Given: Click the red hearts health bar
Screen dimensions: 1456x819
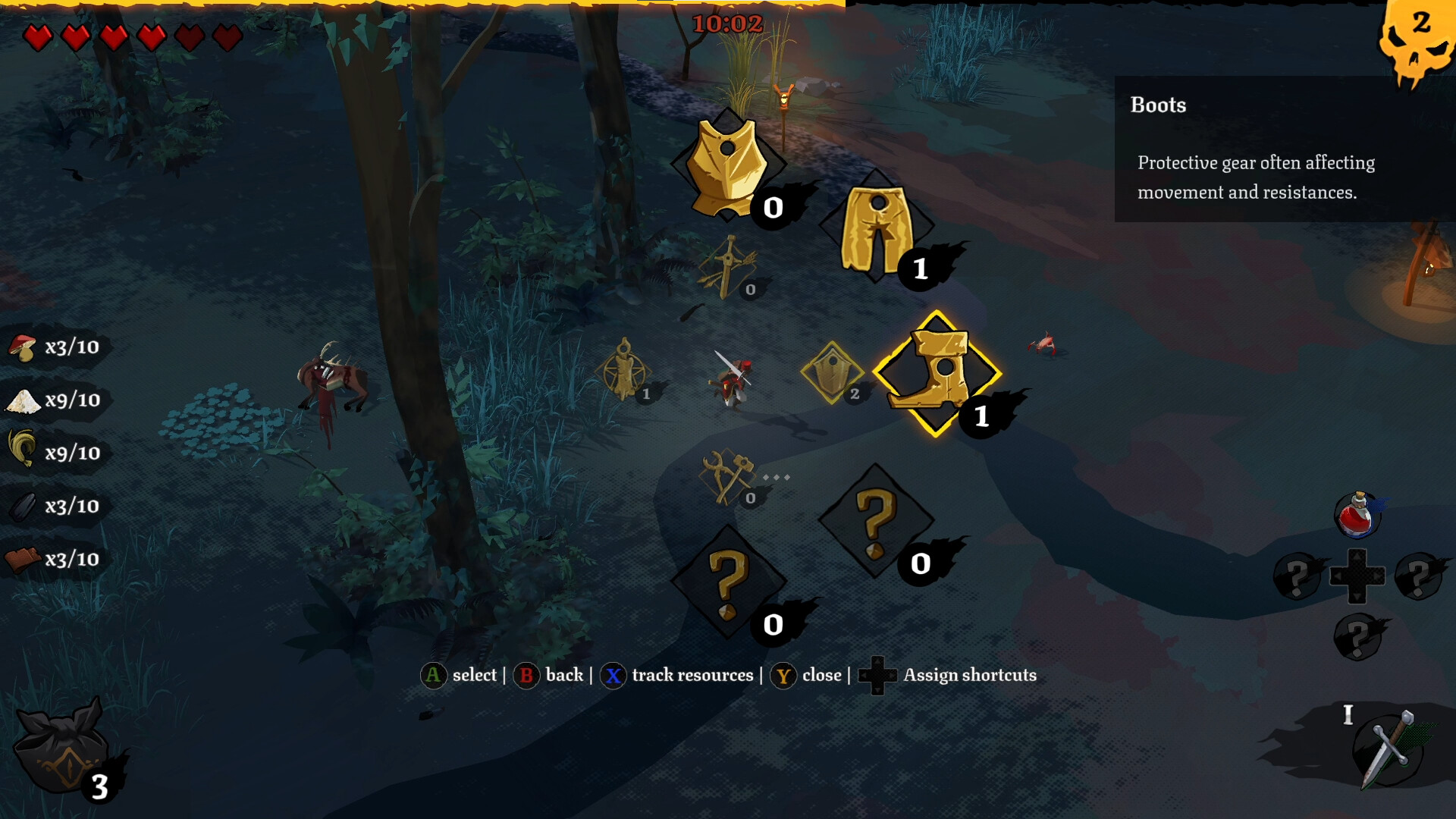Looking at the screenshot, I should [129, 36].
